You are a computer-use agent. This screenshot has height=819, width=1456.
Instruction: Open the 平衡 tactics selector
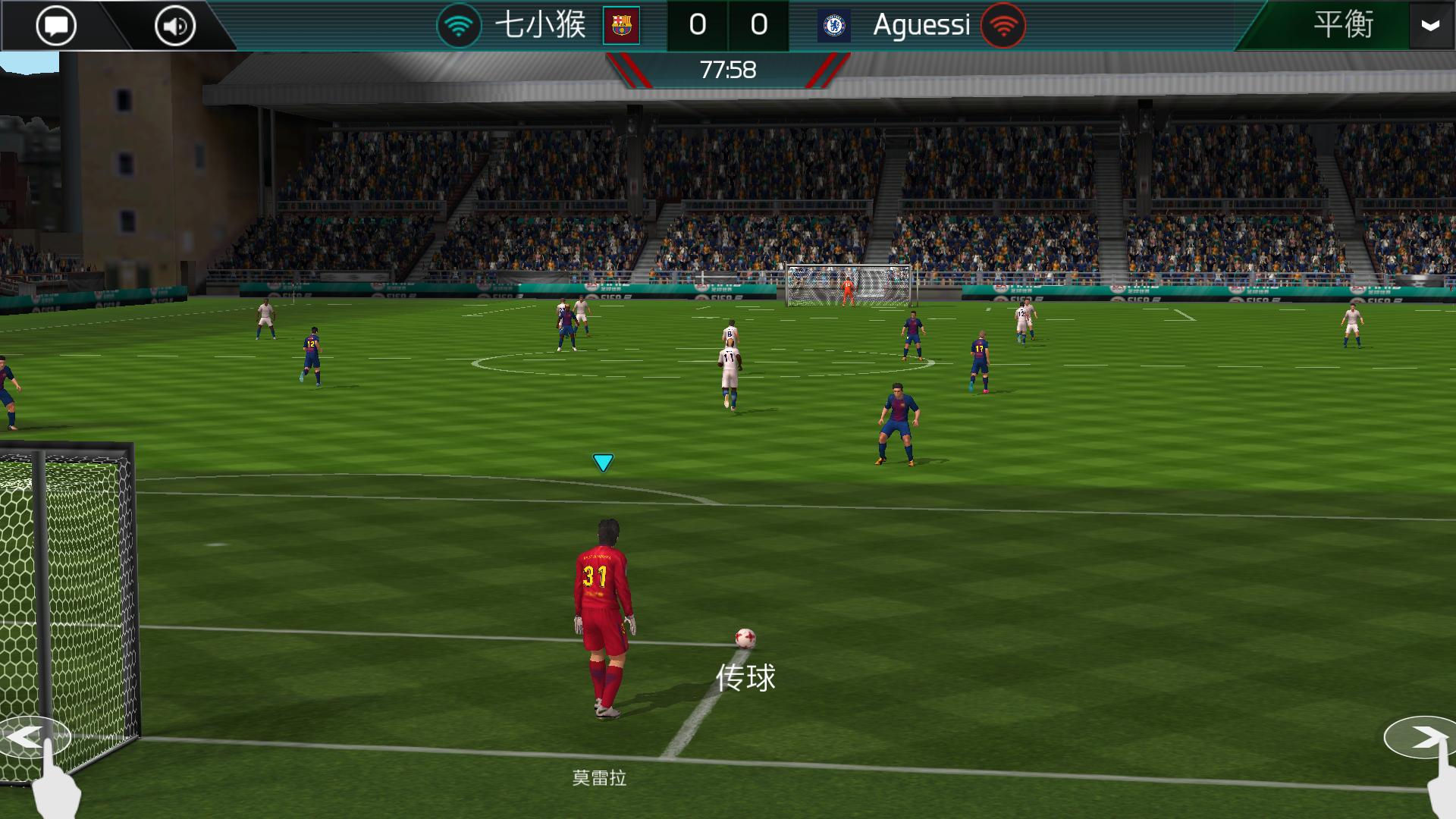tap(1343, 24)
